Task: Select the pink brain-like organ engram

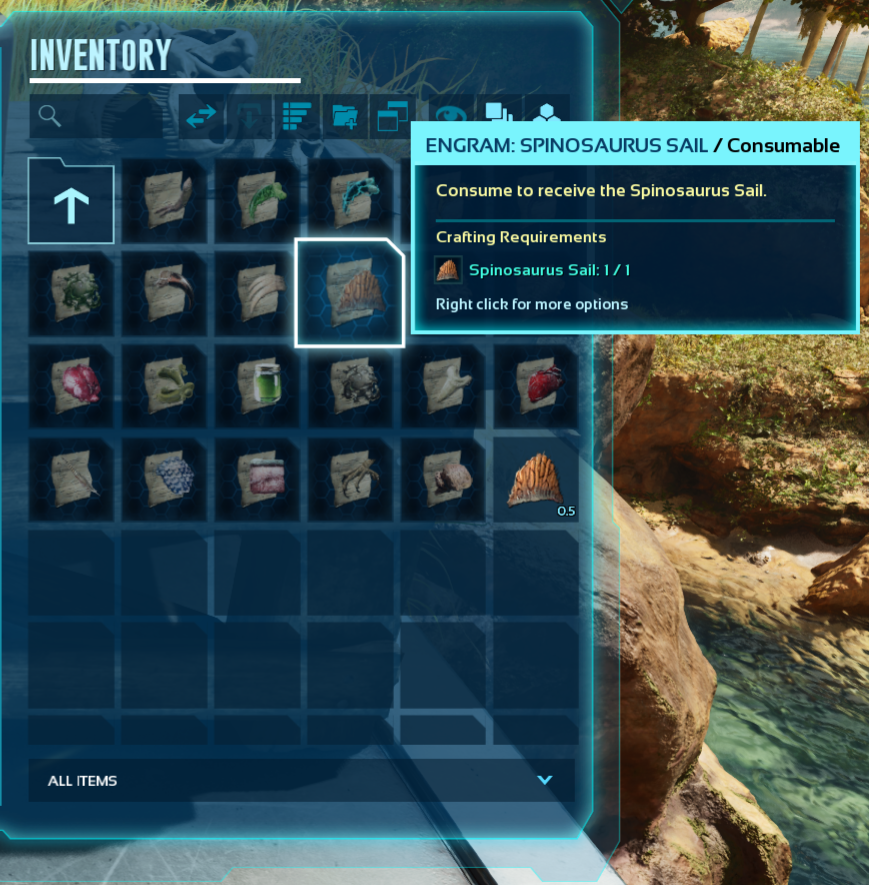Action: click(71, 386)
